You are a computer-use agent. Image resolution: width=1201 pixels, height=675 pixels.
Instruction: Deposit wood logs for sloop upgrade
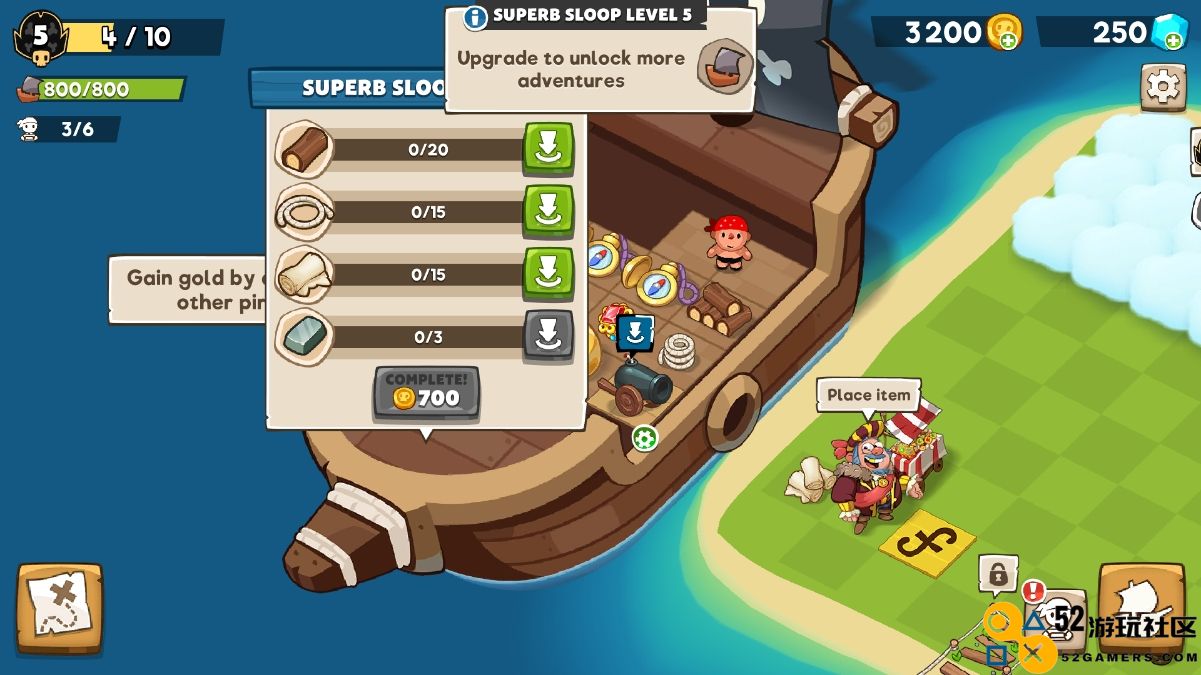tap(548, 149)
